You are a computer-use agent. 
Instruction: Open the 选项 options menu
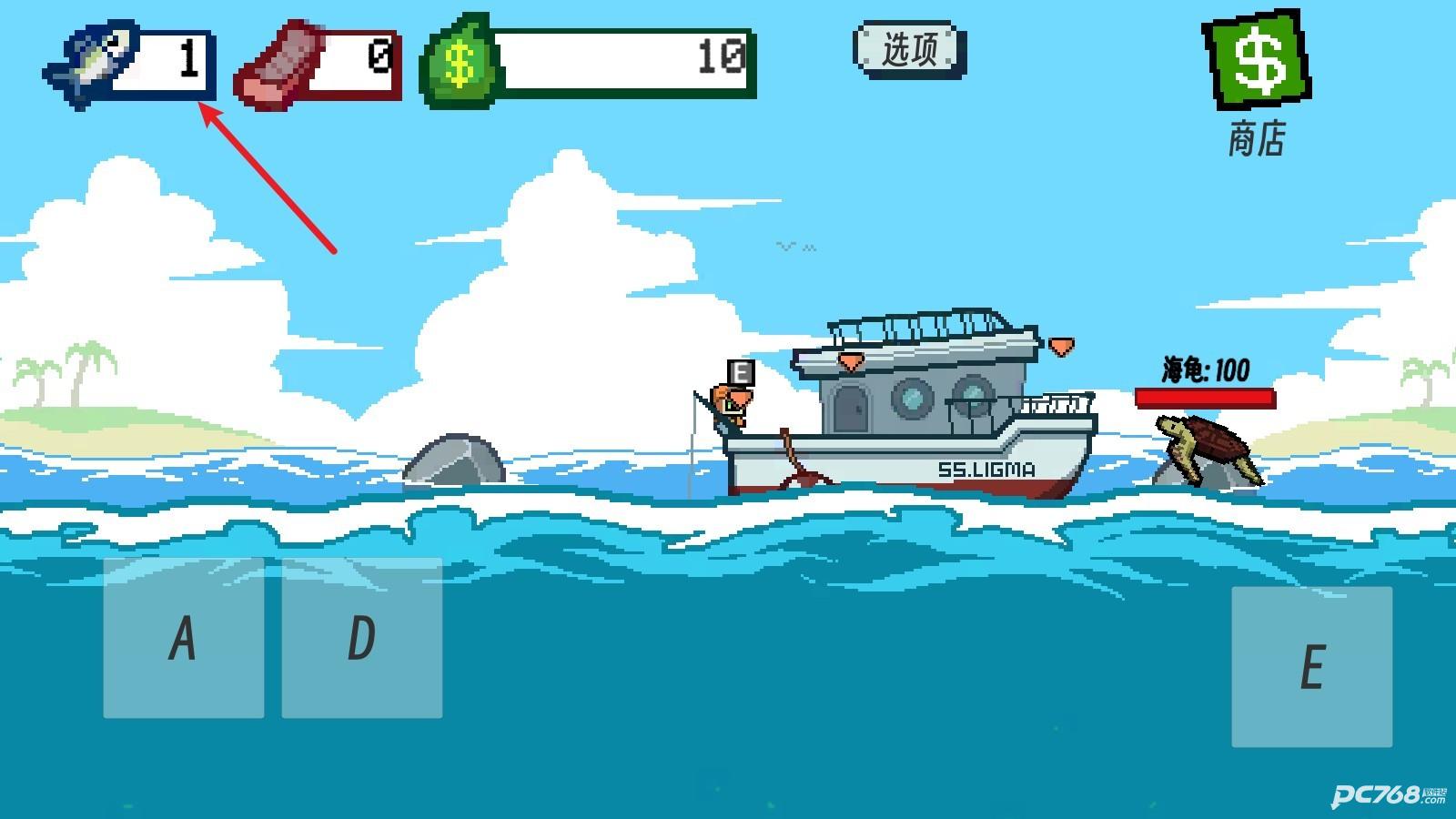point(909,49)
